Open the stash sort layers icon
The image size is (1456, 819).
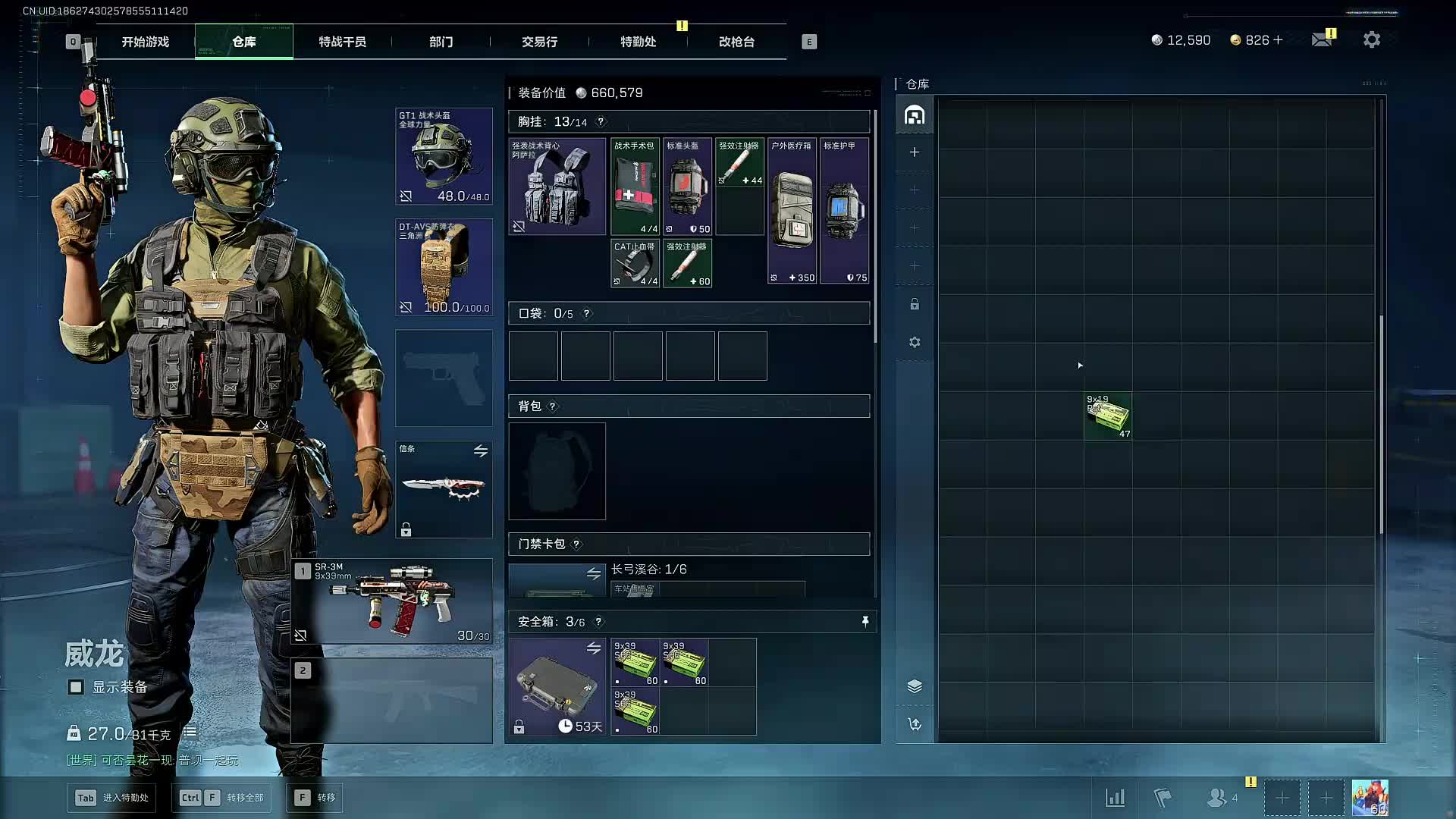(x=915, y=686)
